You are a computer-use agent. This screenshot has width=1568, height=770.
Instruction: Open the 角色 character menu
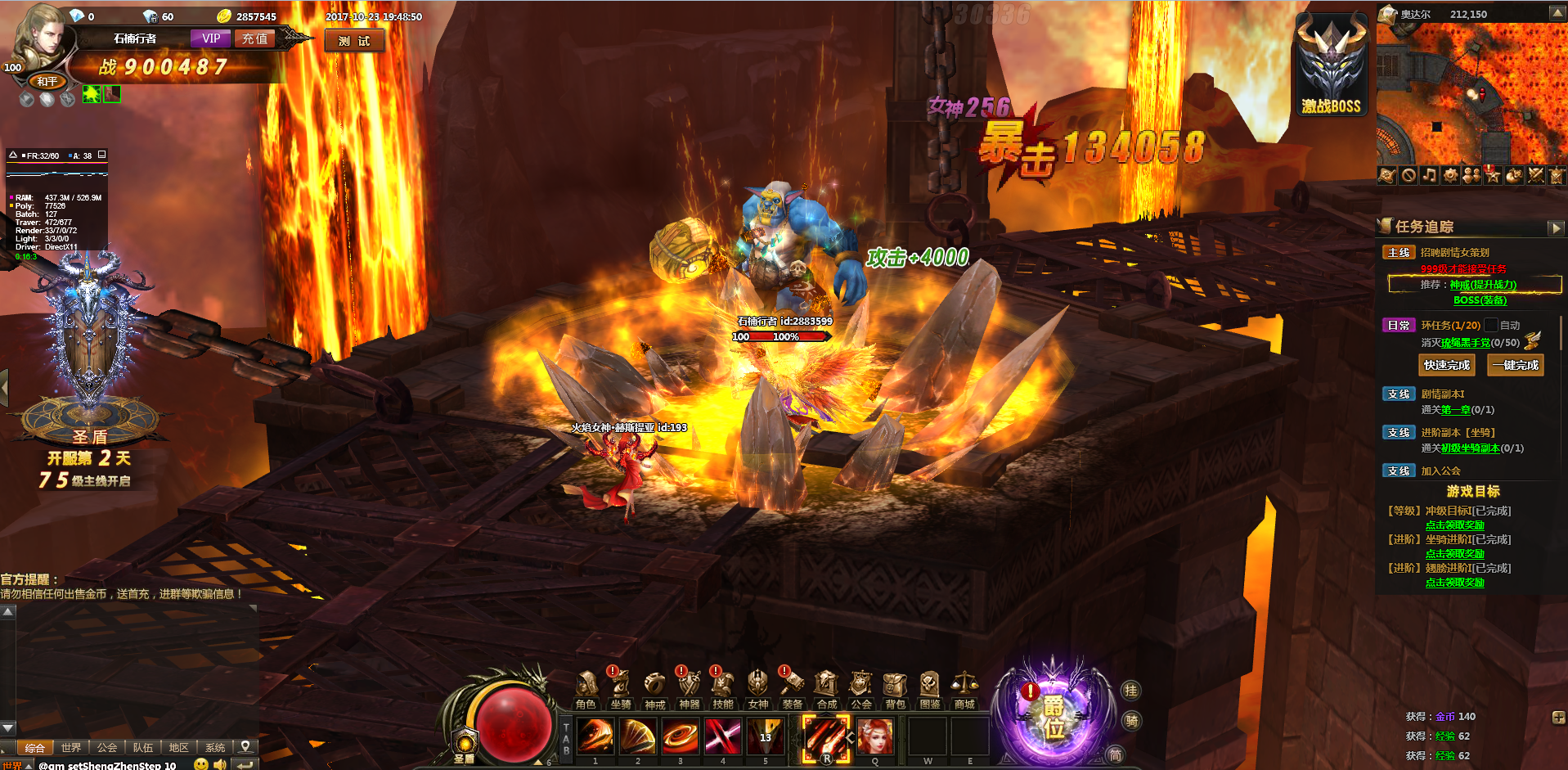tap(586, 690)
